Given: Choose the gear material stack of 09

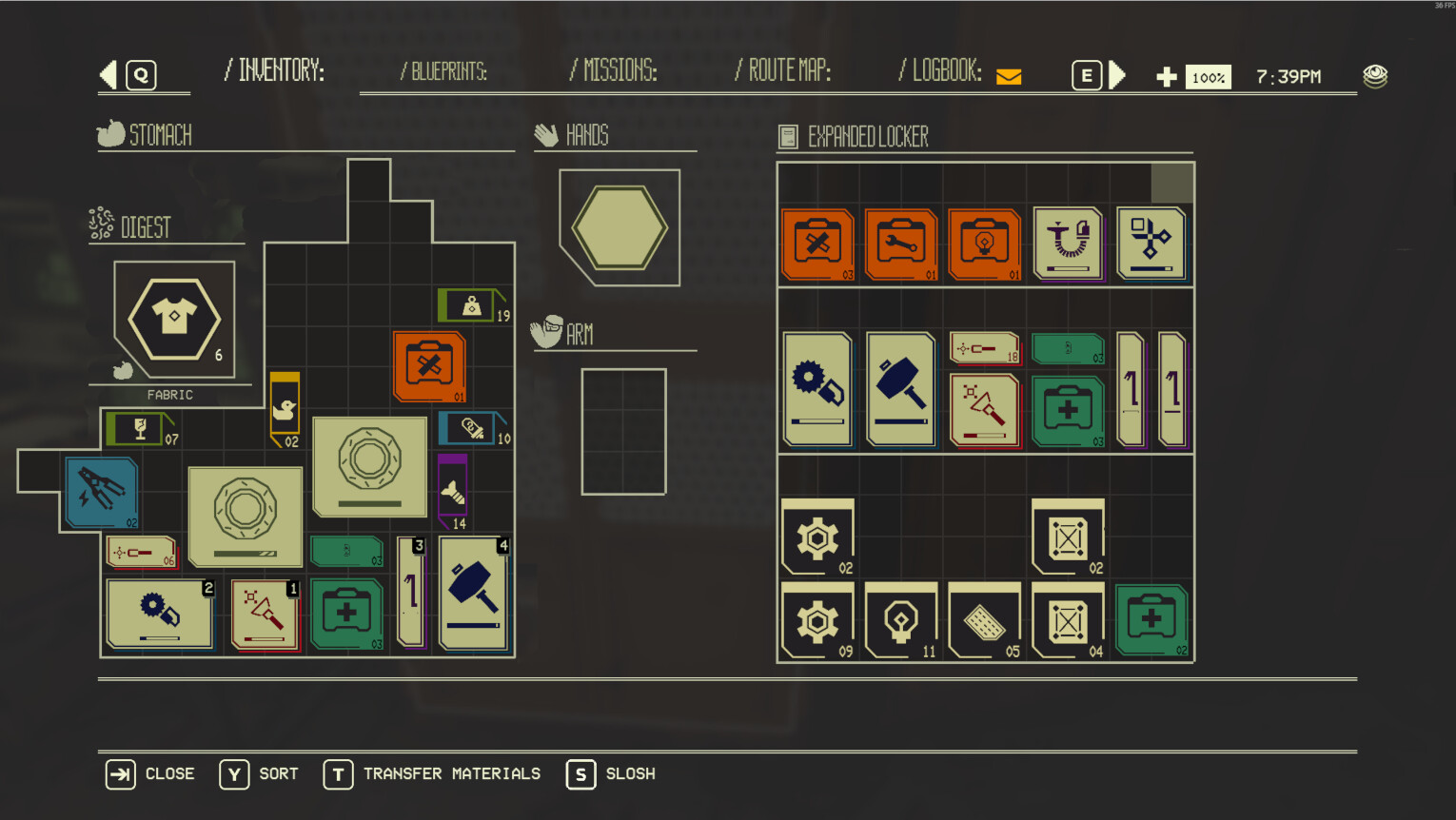Looking at the screenshot, I should (x=817, y=622).
